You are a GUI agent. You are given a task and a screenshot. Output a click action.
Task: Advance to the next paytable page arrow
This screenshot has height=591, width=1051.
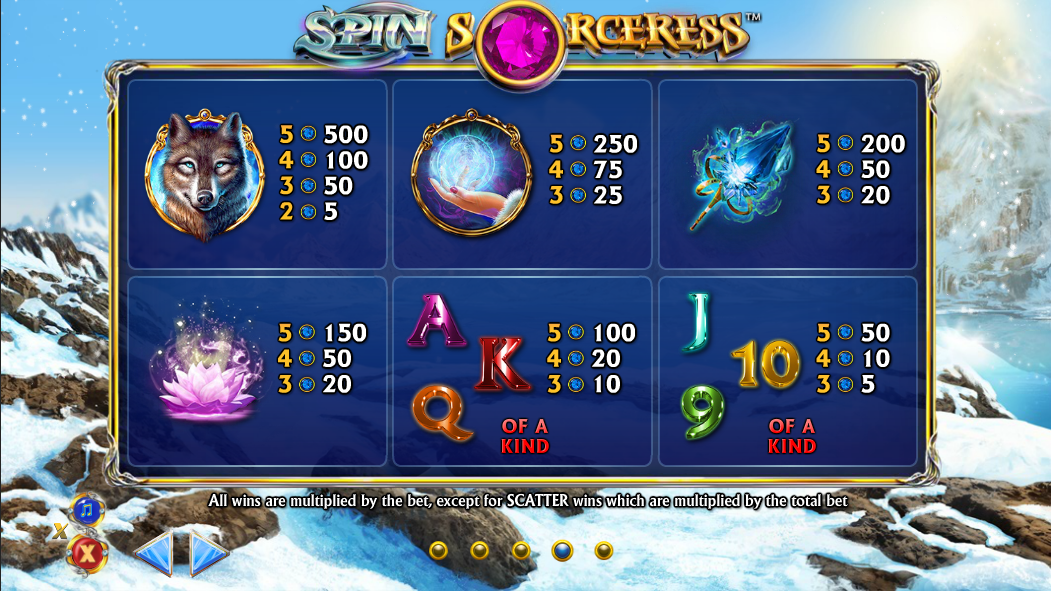coord(208,553)
